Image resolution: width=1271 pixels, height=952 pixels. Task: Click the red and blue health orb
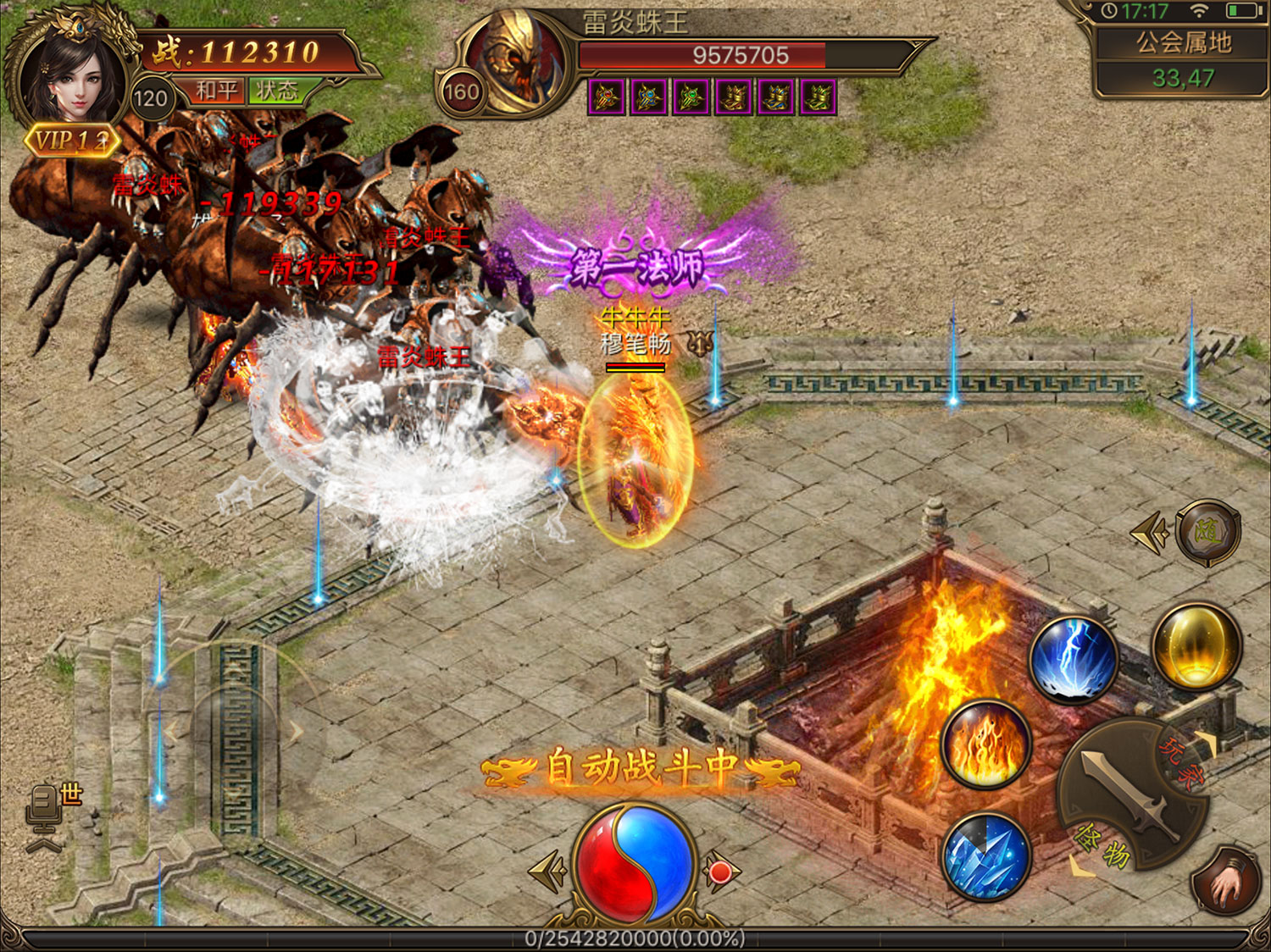click(x=635, y=864)
